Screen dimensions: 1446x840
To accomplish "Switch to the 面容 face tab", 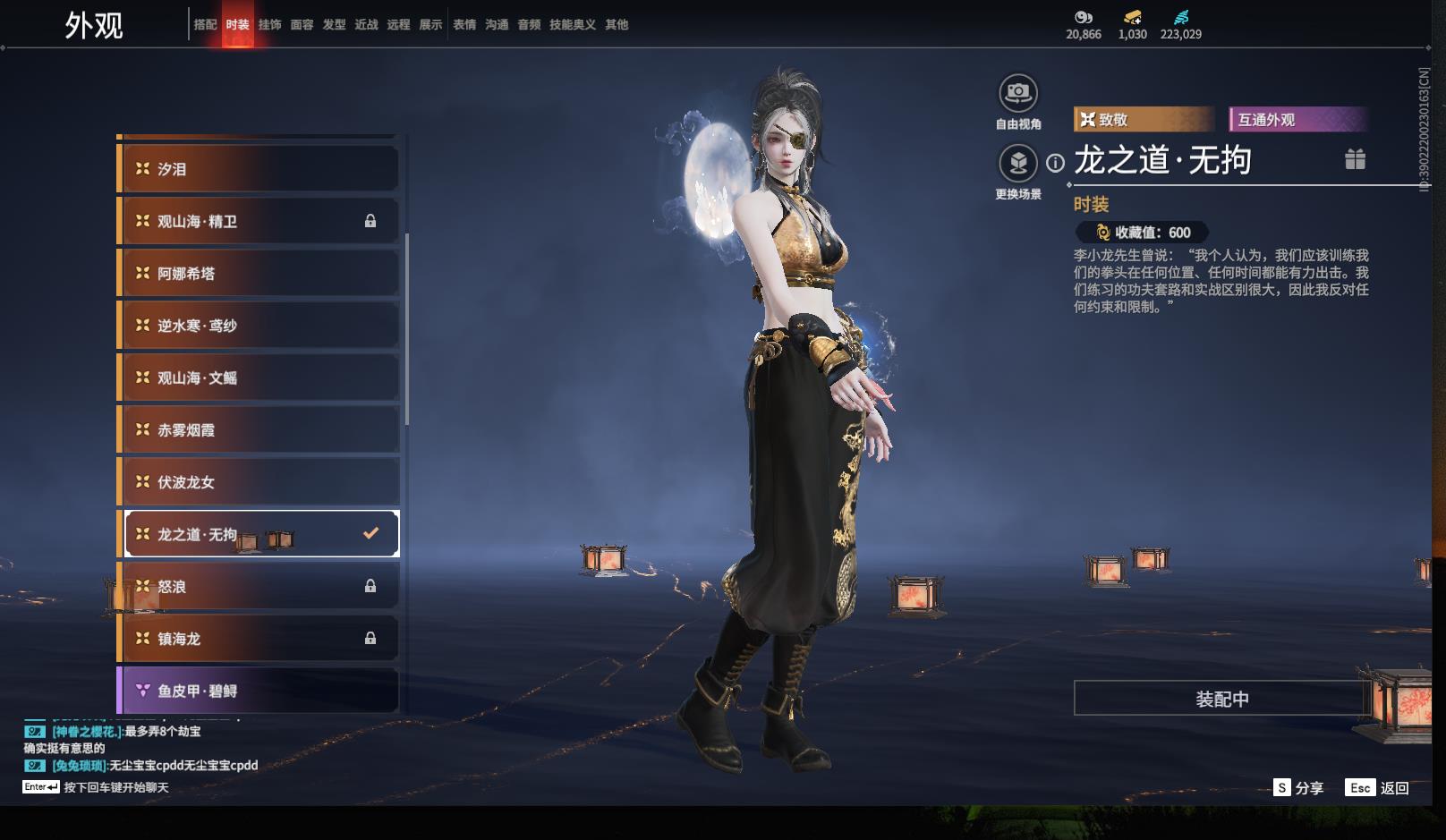I will [302, 25].
